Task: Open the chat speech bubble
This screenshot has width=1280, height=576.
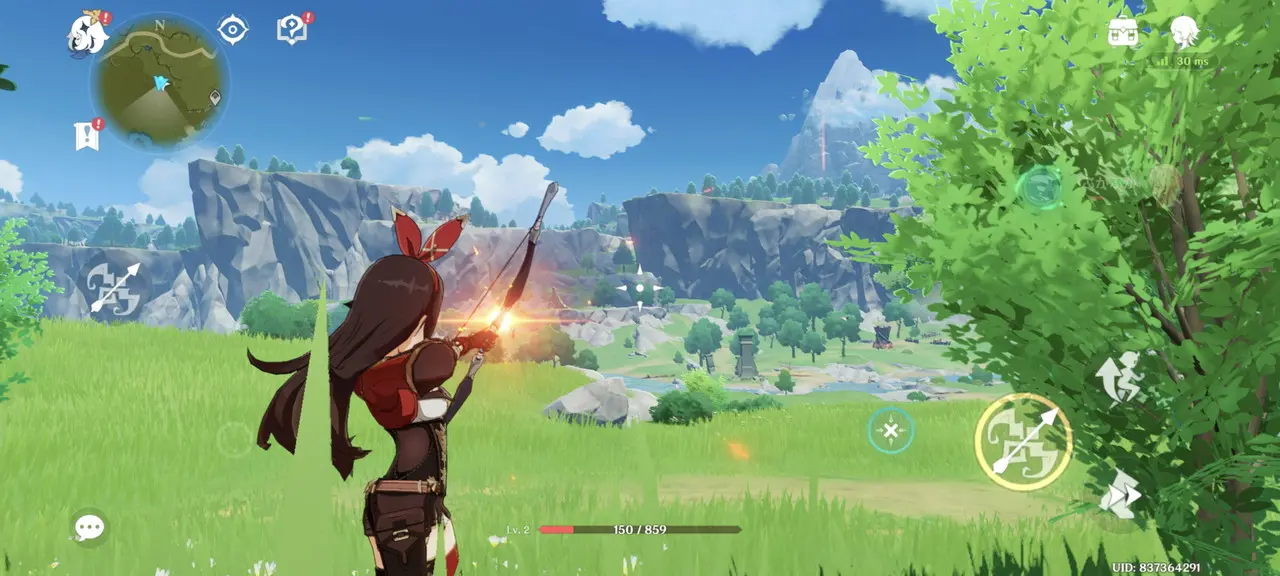Action: [89, 527]
